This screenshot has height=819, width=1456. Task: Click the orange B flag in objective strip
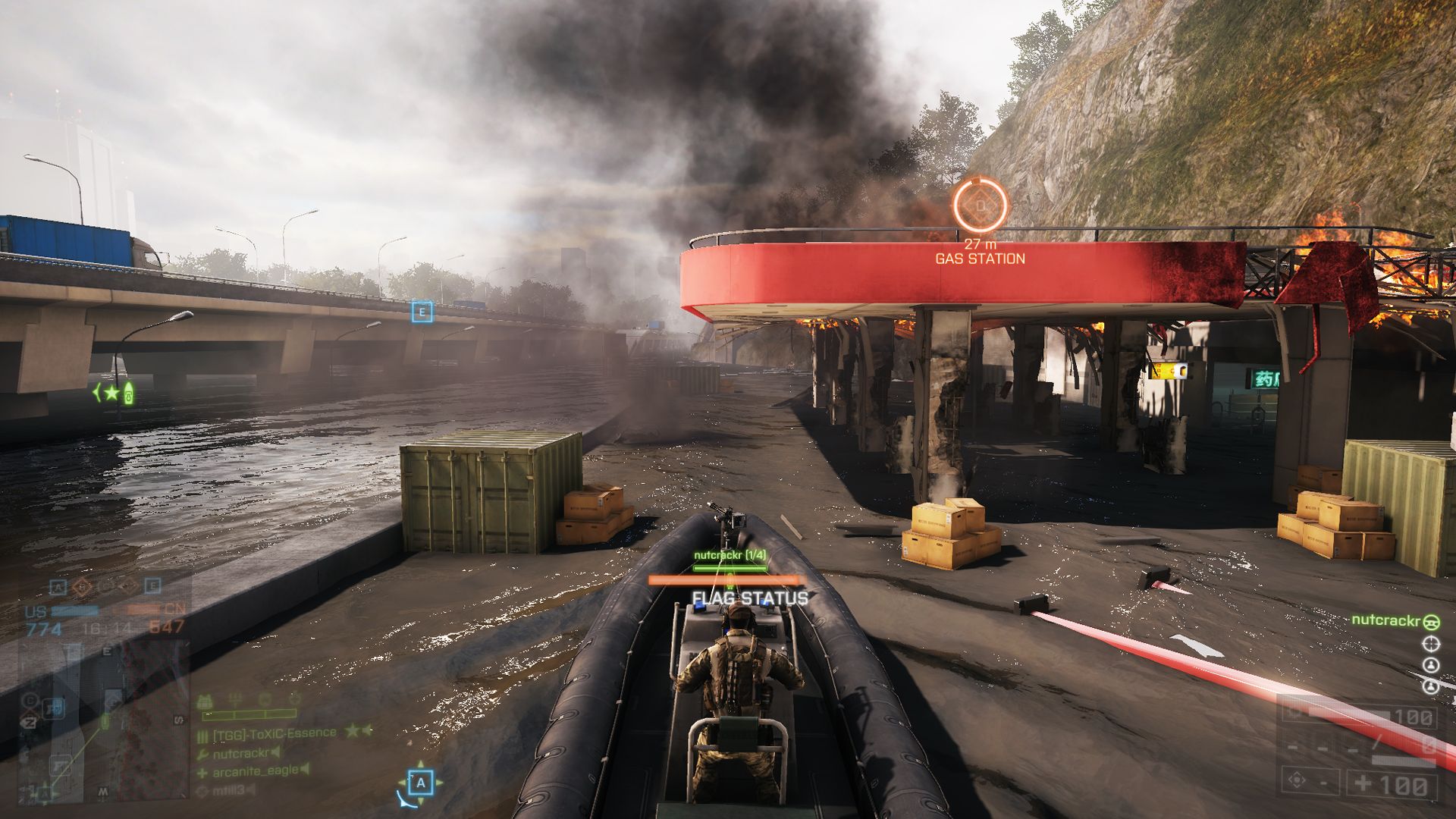pos(82,587)
